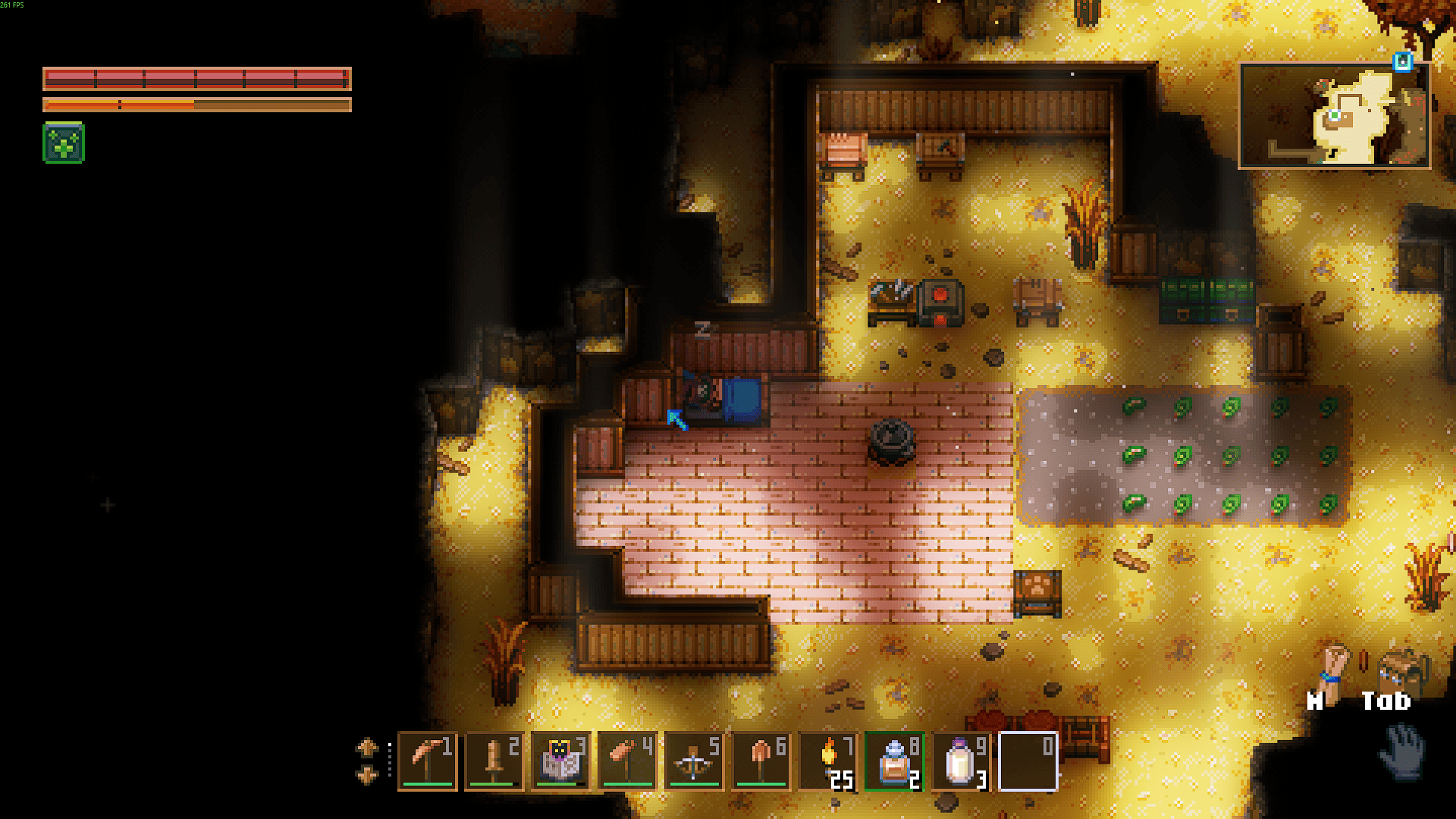Screen dimensions: 1456x819
Task: Open the map via the arm icon
Action: pos(1334,665)
